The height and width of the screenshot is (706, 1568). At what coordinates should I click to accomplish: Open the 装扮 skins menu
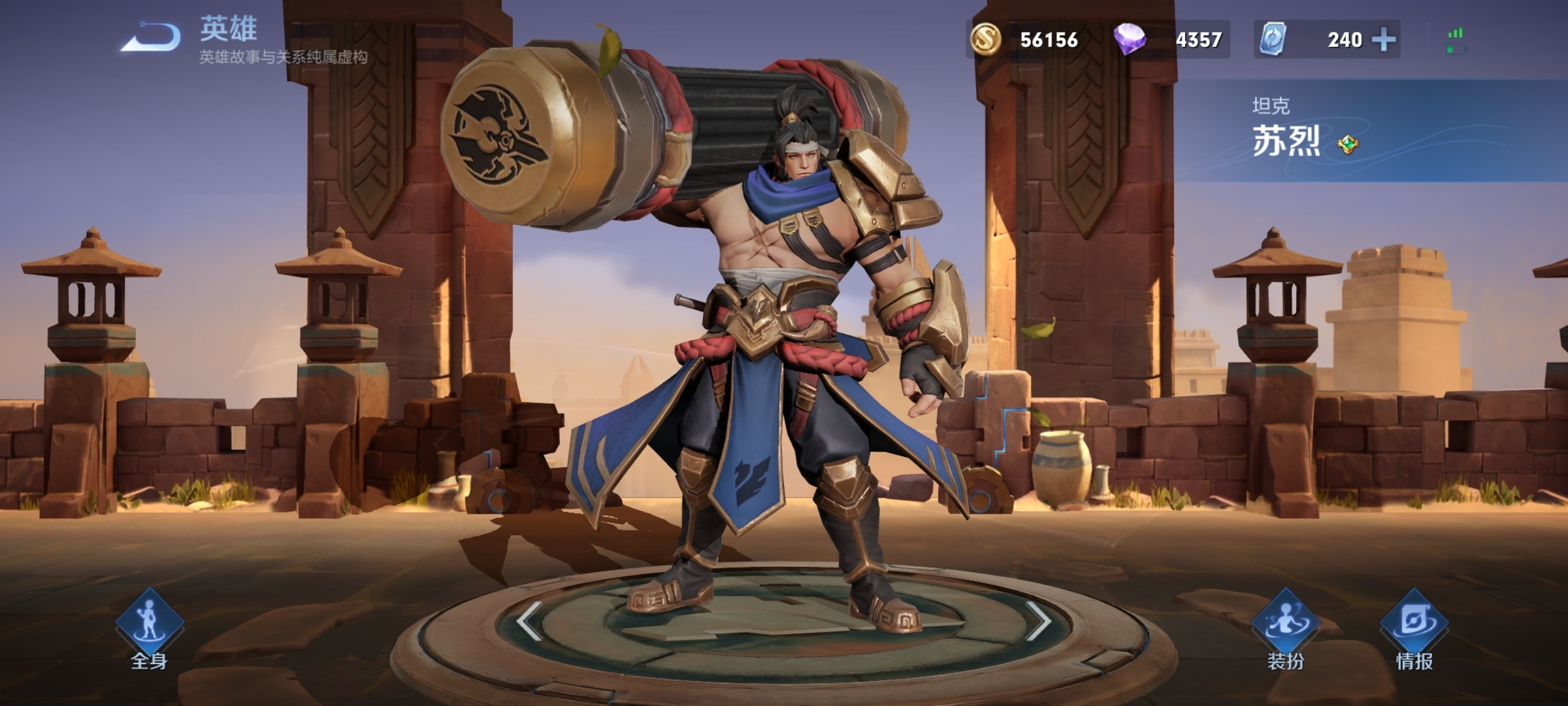pos(1285,628)
